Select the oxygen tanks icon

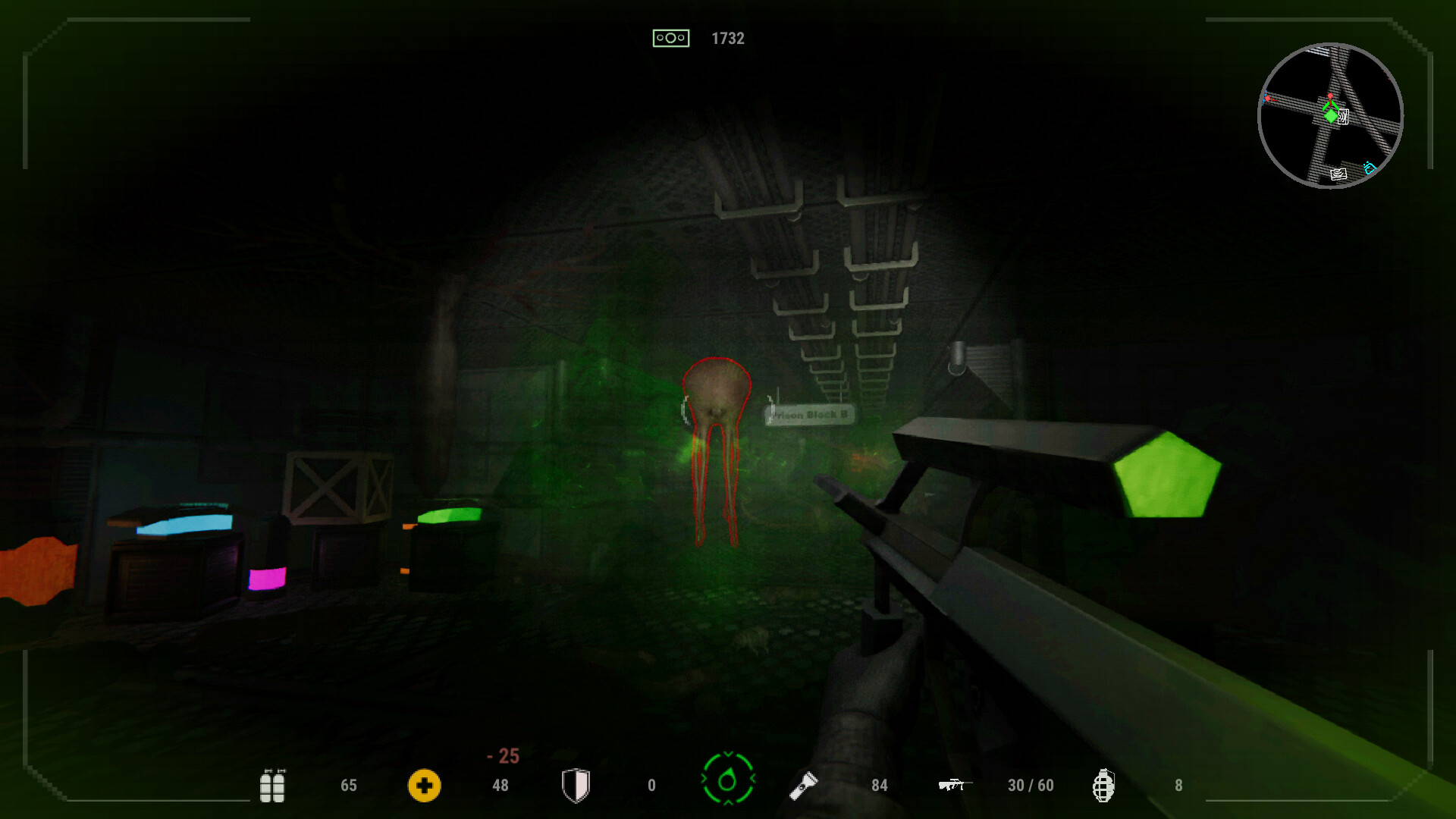coord(275,785)
